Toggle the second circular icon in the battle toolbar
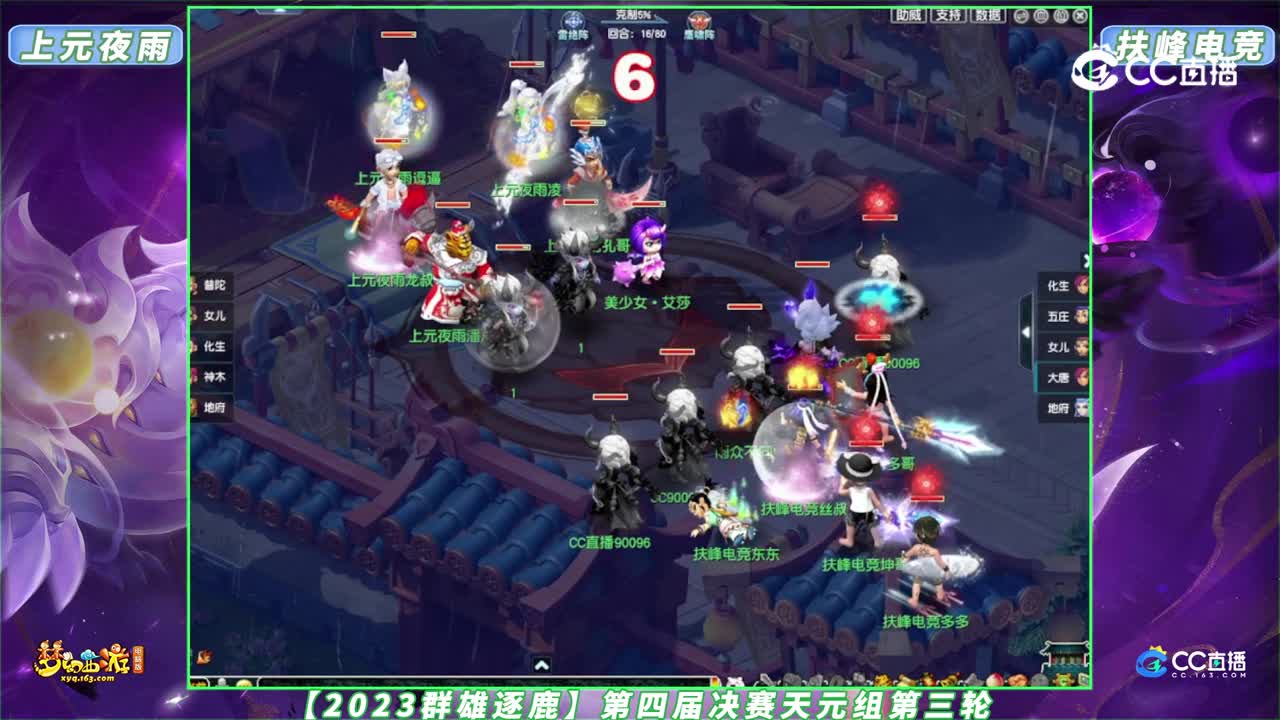This screenshot has width=1280, height=720. pos(1041,16)
